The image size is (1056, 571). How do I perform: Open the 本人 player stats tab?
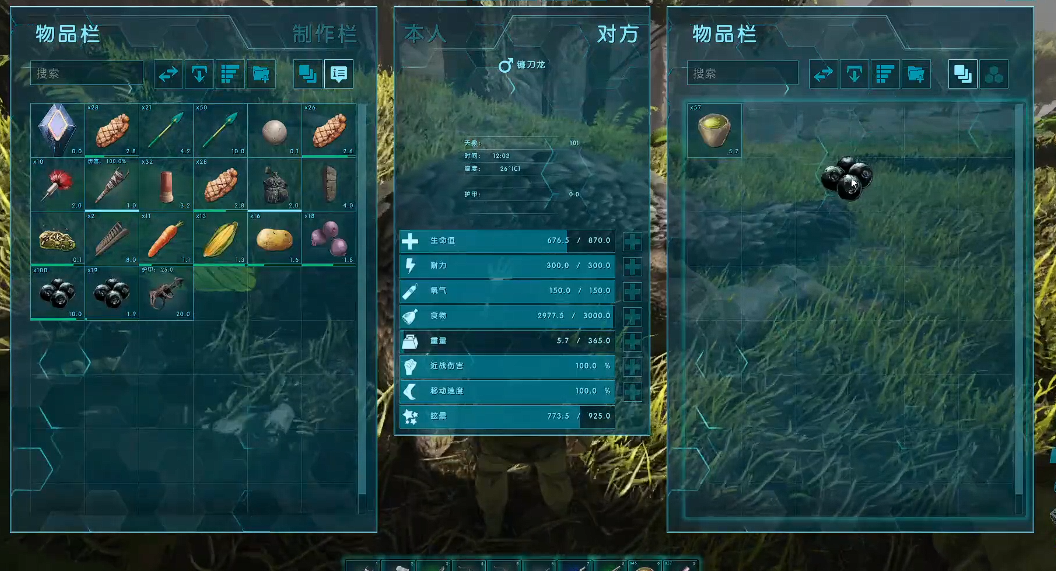(425, 34)
